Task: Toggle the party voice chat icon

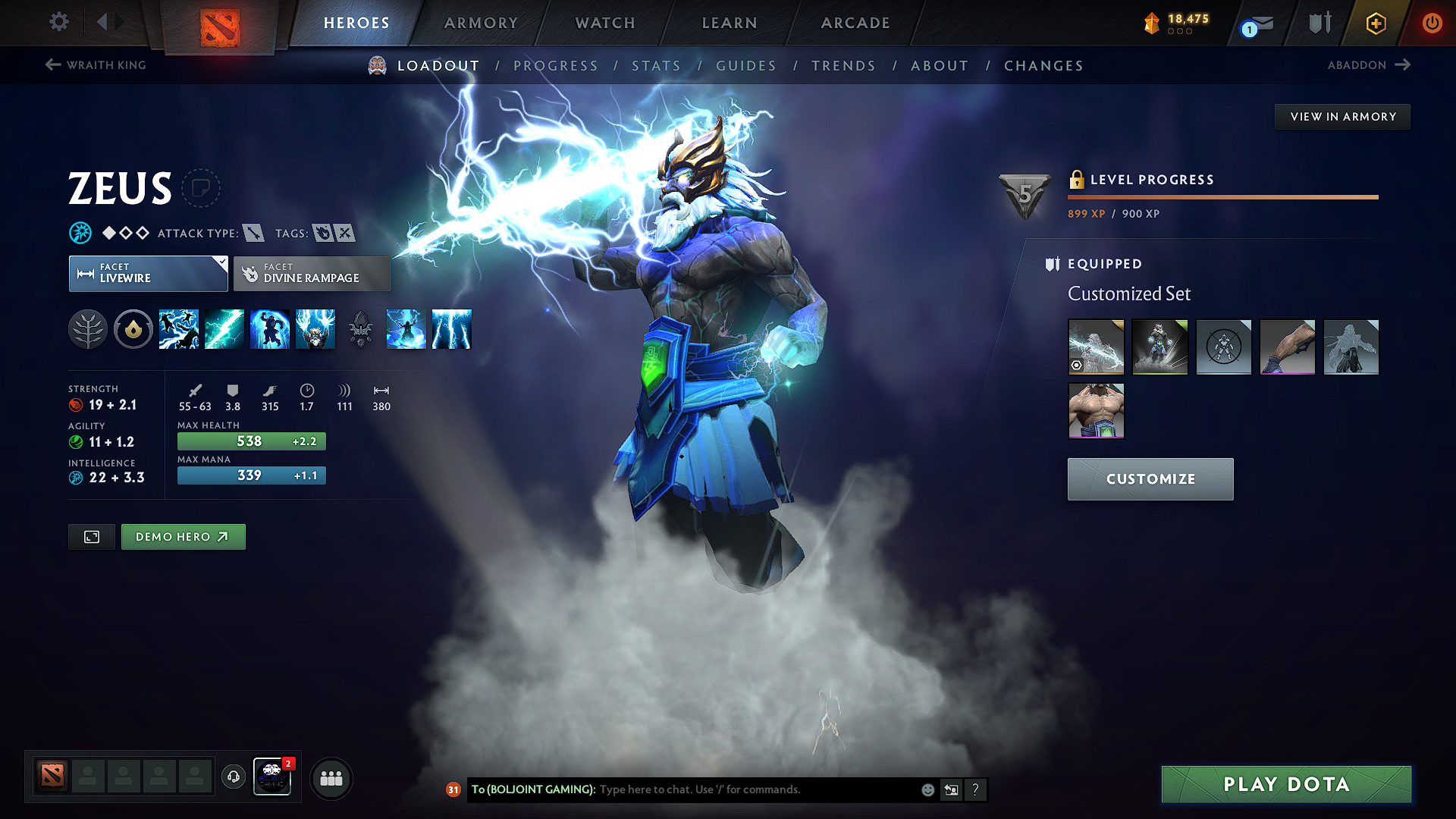Action: 233,778
